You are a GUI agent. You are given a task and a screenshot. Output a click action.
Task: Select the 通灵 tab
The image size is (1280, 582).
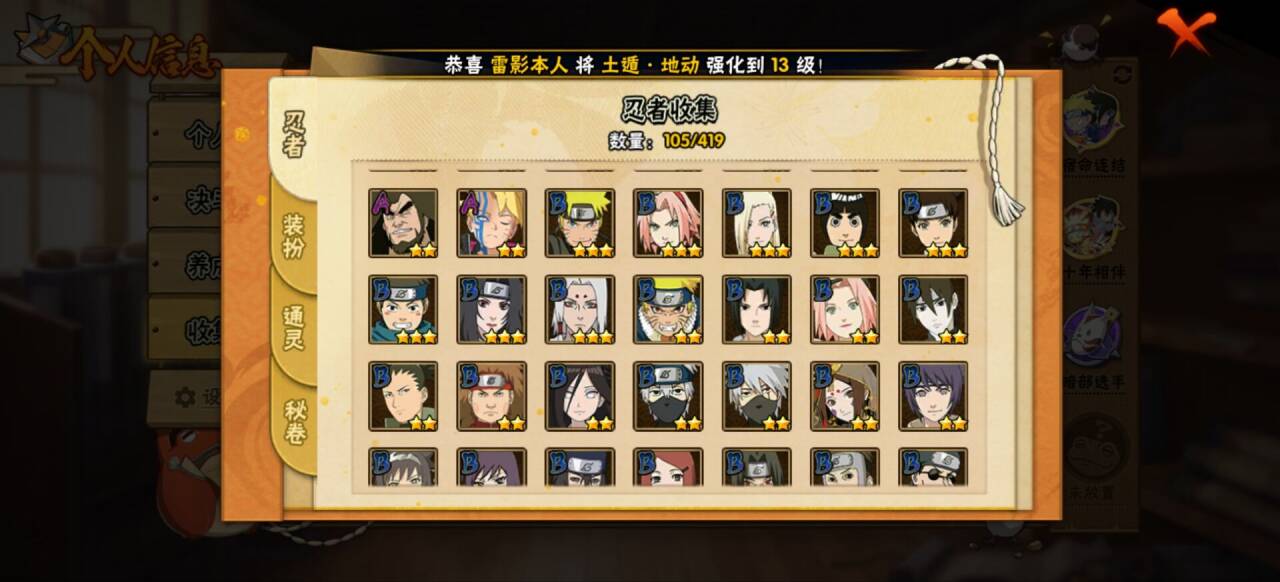click(x=293, y=327)
